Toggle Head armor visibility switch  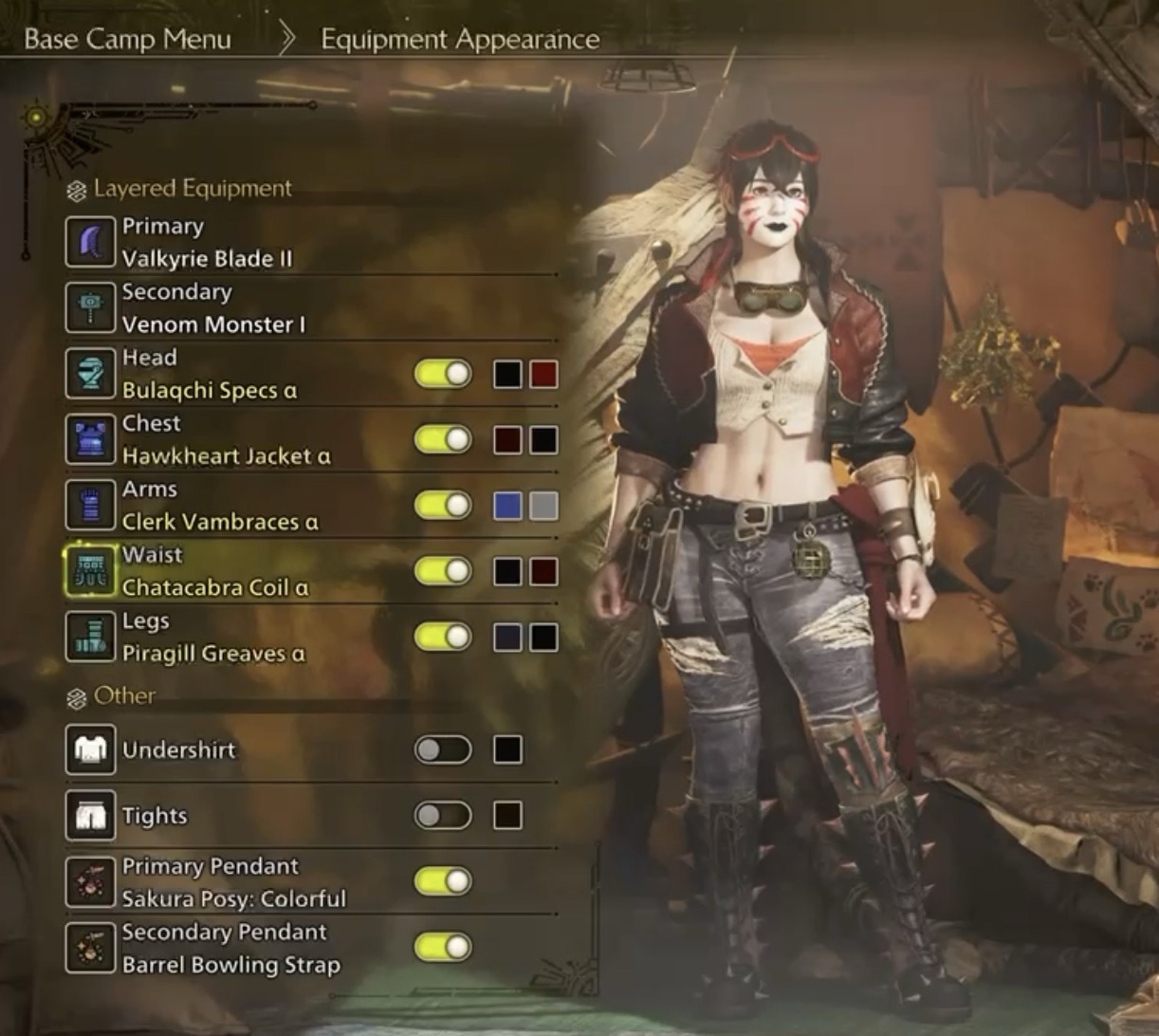pyautogui.click(x=443, y=374)
